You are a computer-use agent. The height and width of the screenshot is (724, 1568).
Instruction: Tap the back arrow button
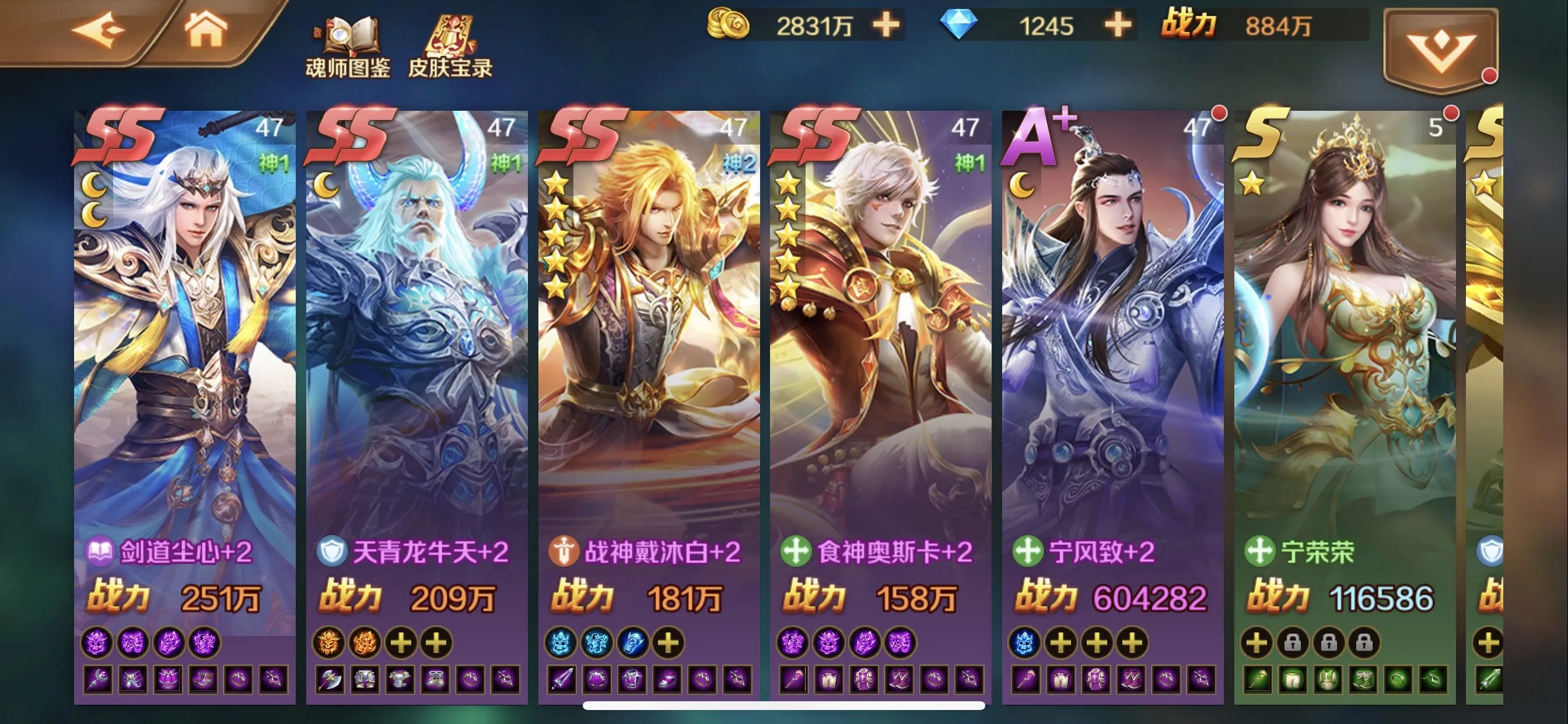coord(97,29)
